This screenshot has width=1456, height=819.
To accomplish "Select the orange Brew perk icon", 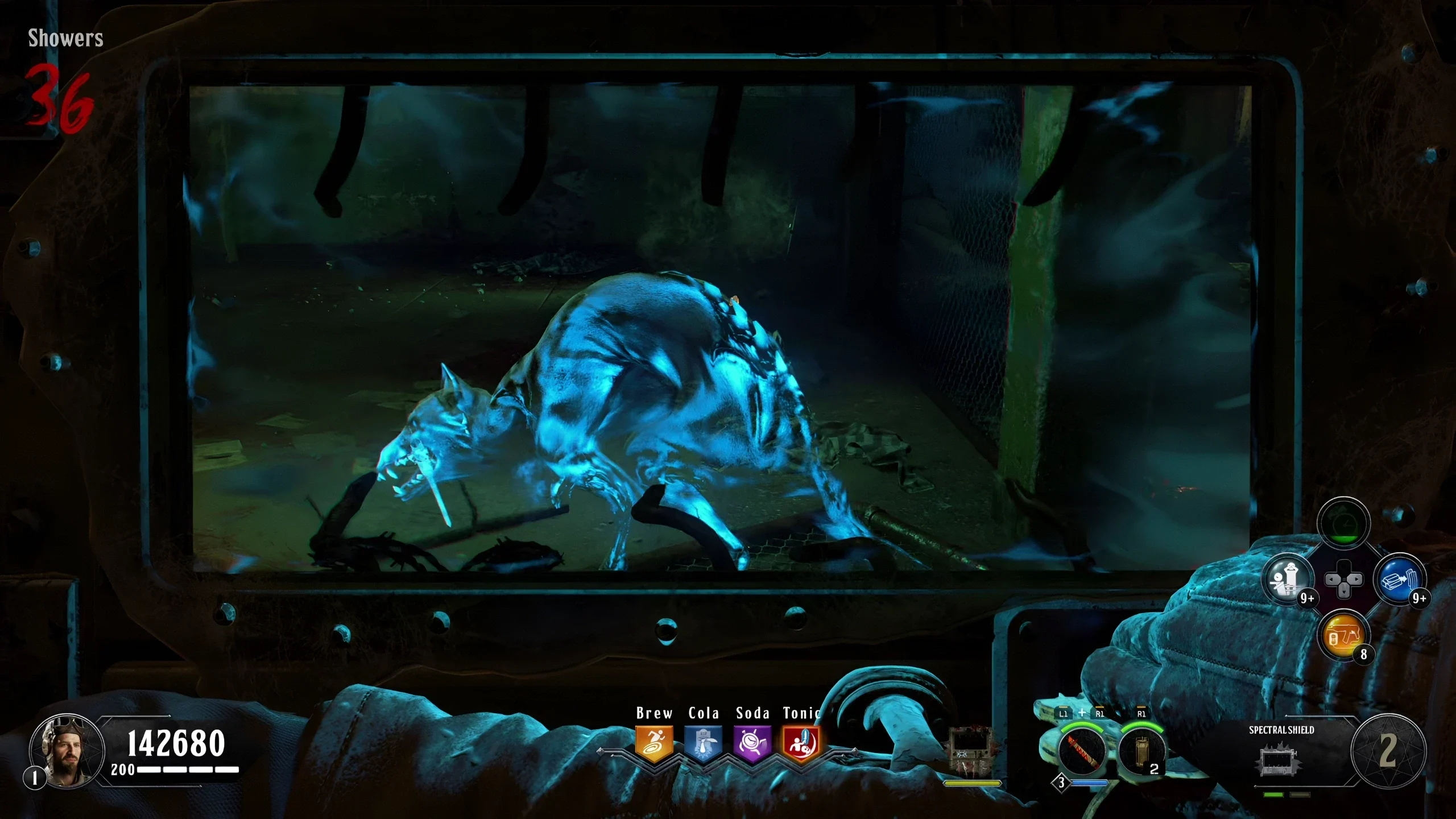I will click(x=654, y=743).
